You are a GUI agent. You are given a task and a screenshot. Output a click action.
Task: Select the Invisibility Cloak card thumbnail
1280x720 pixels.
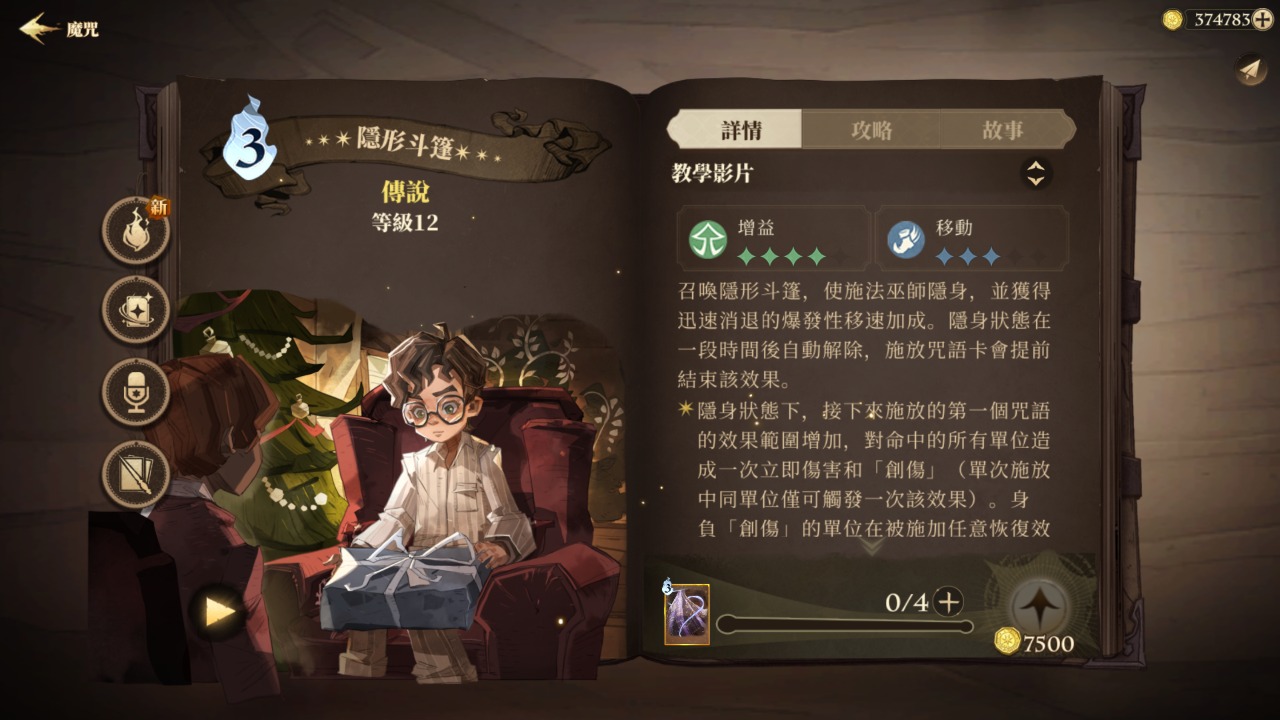tap(687, 614)
